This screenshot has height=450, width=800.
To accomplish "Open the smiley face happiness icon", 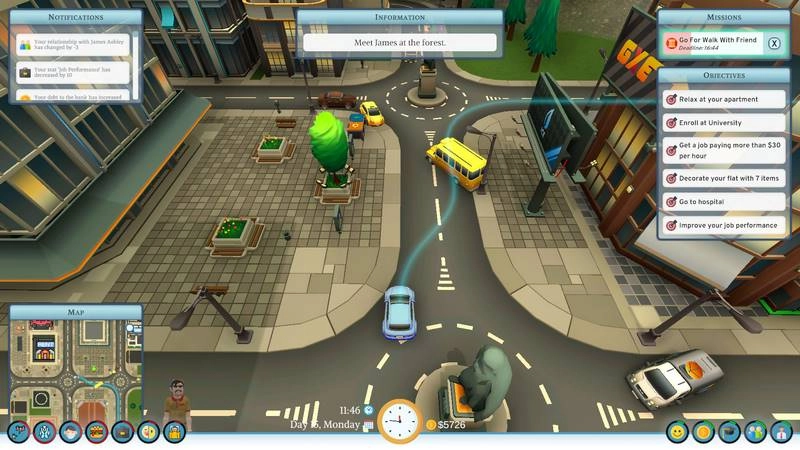I will tap(677, 433).
